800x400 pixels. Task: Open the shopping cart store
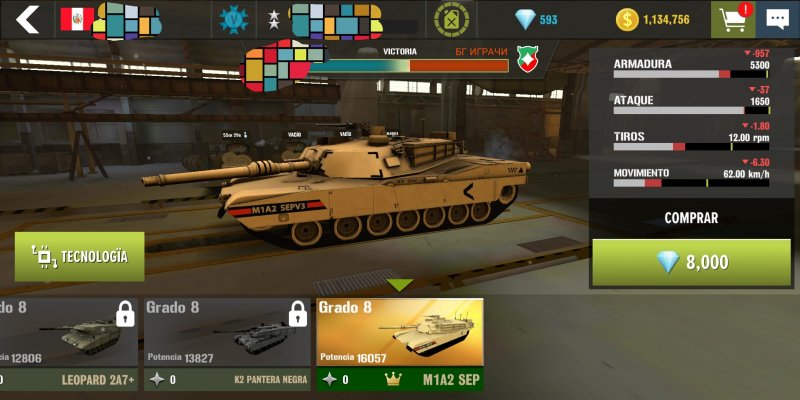pos(733,19)
